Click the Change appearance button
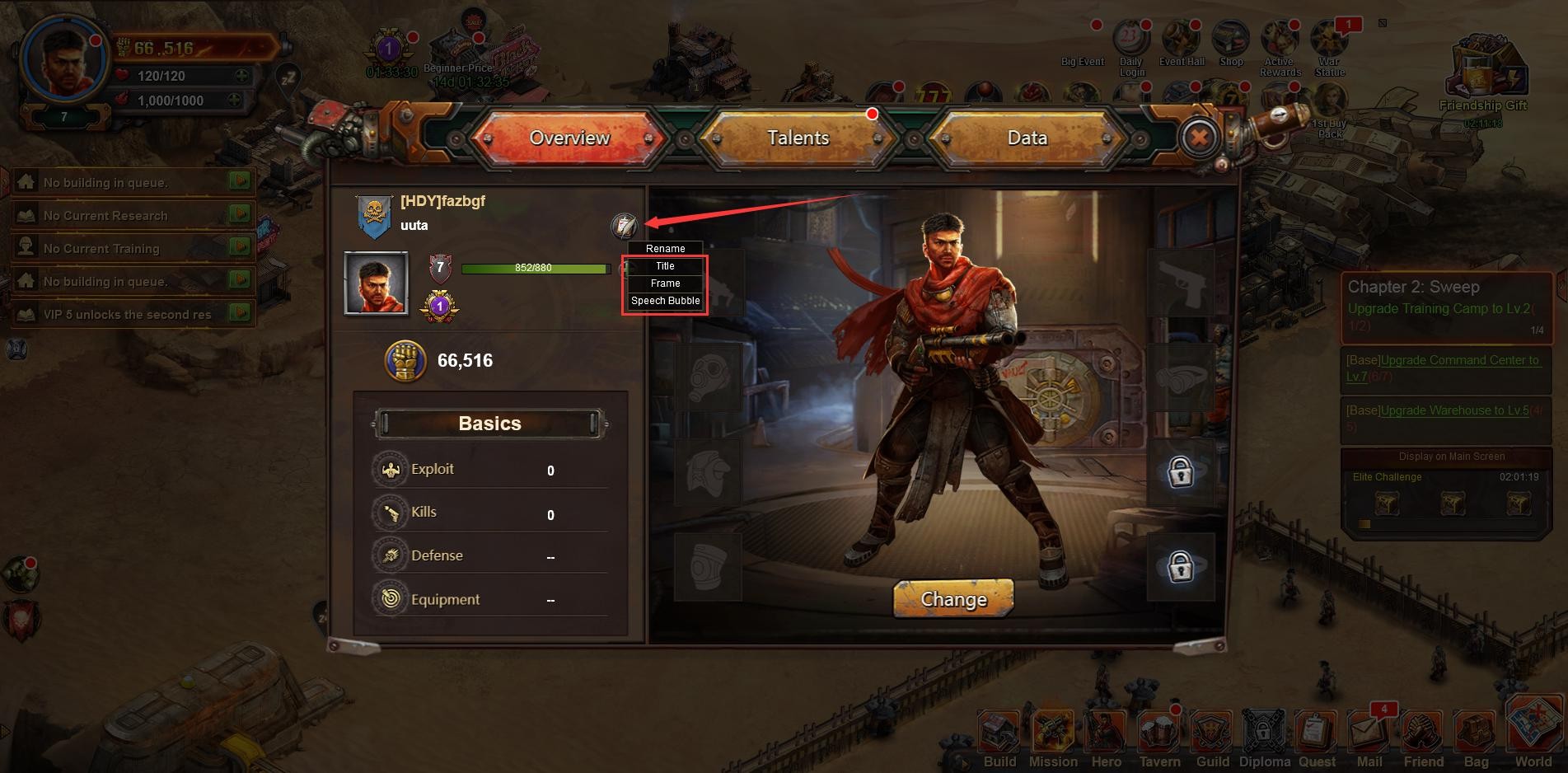This screenshot has height=773, width=1568. pos(953,599)
